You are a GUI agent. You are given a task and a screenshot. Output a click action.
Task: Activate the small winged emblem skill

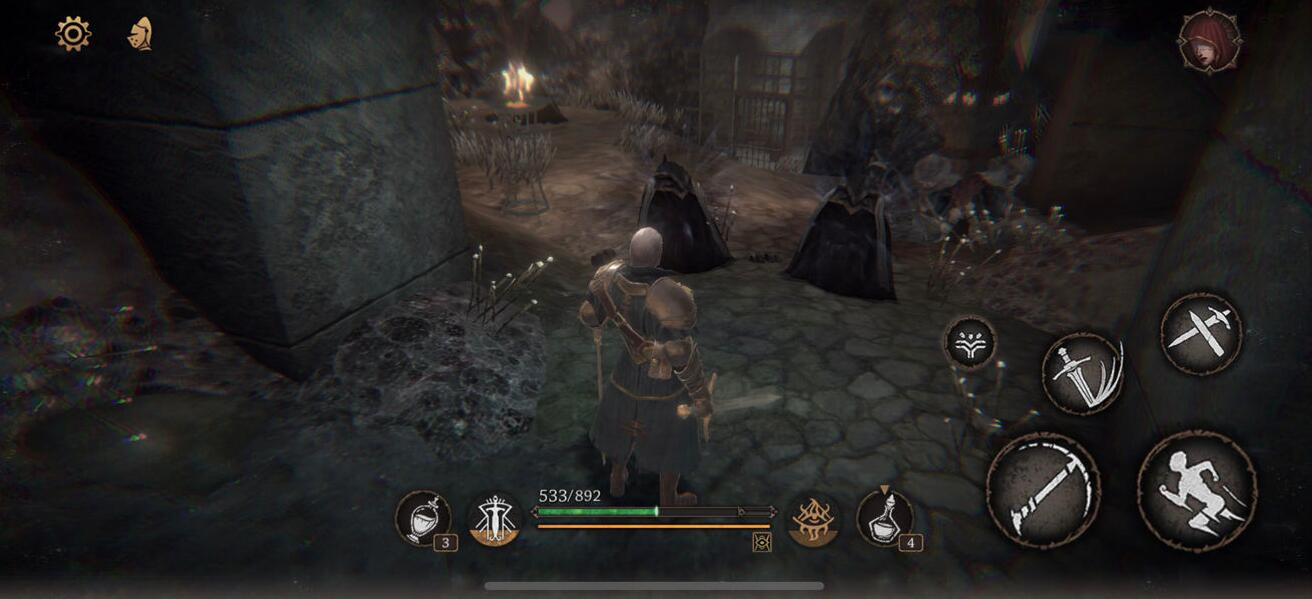(969, 343)
